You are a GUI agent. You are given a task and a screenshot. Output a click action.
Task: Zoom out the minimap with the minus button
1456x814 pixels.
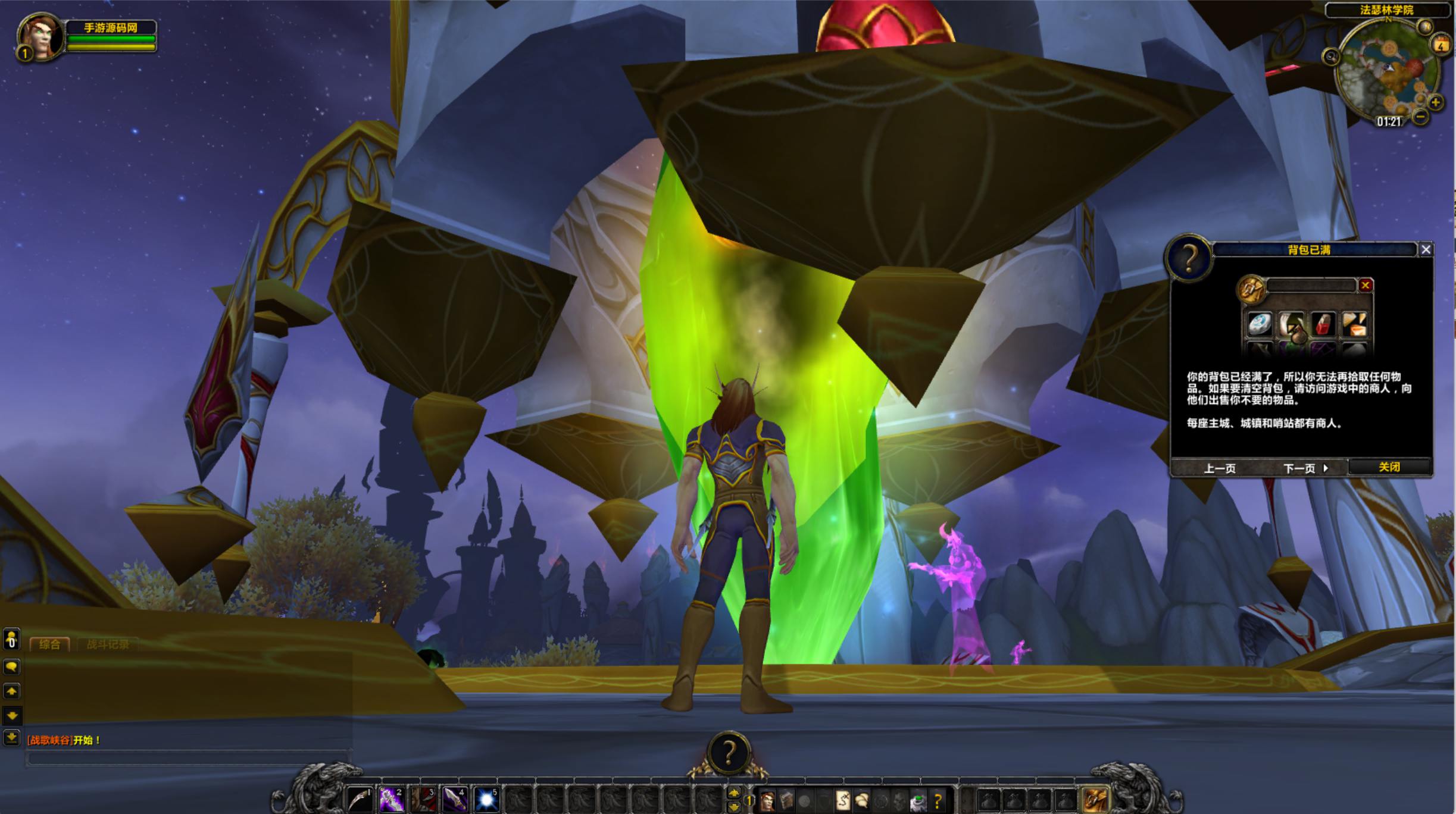click(x=1420, y=117)
